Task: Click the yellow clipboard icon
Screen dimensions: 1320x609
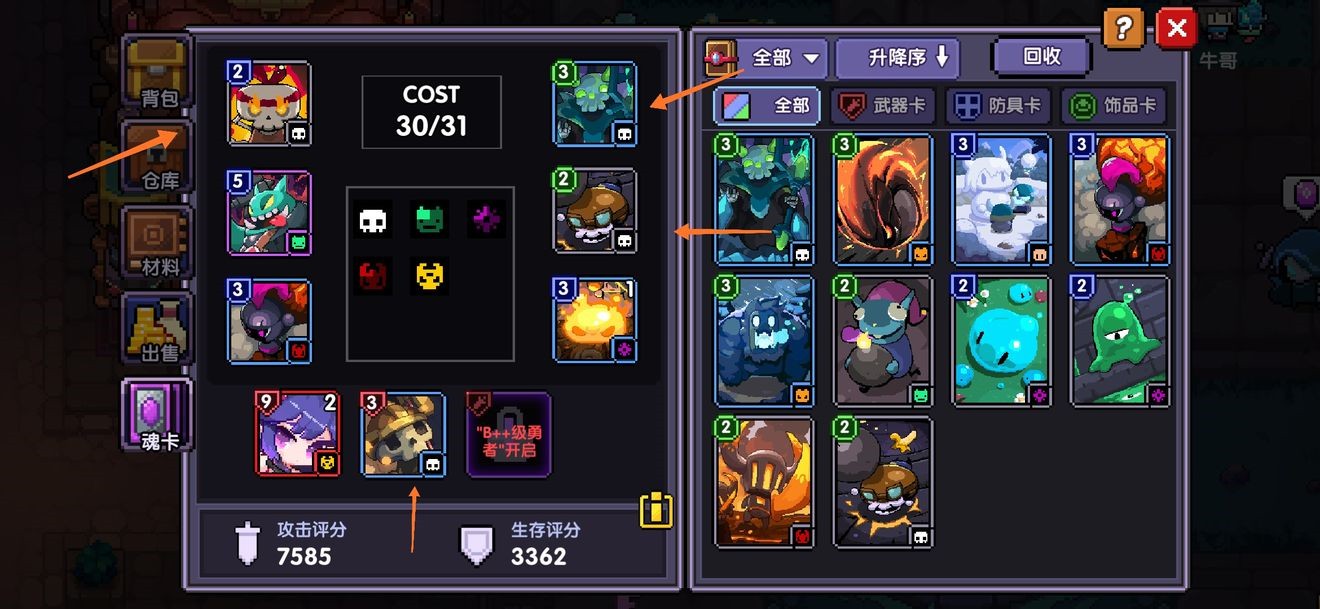Action: coord(656,510)
